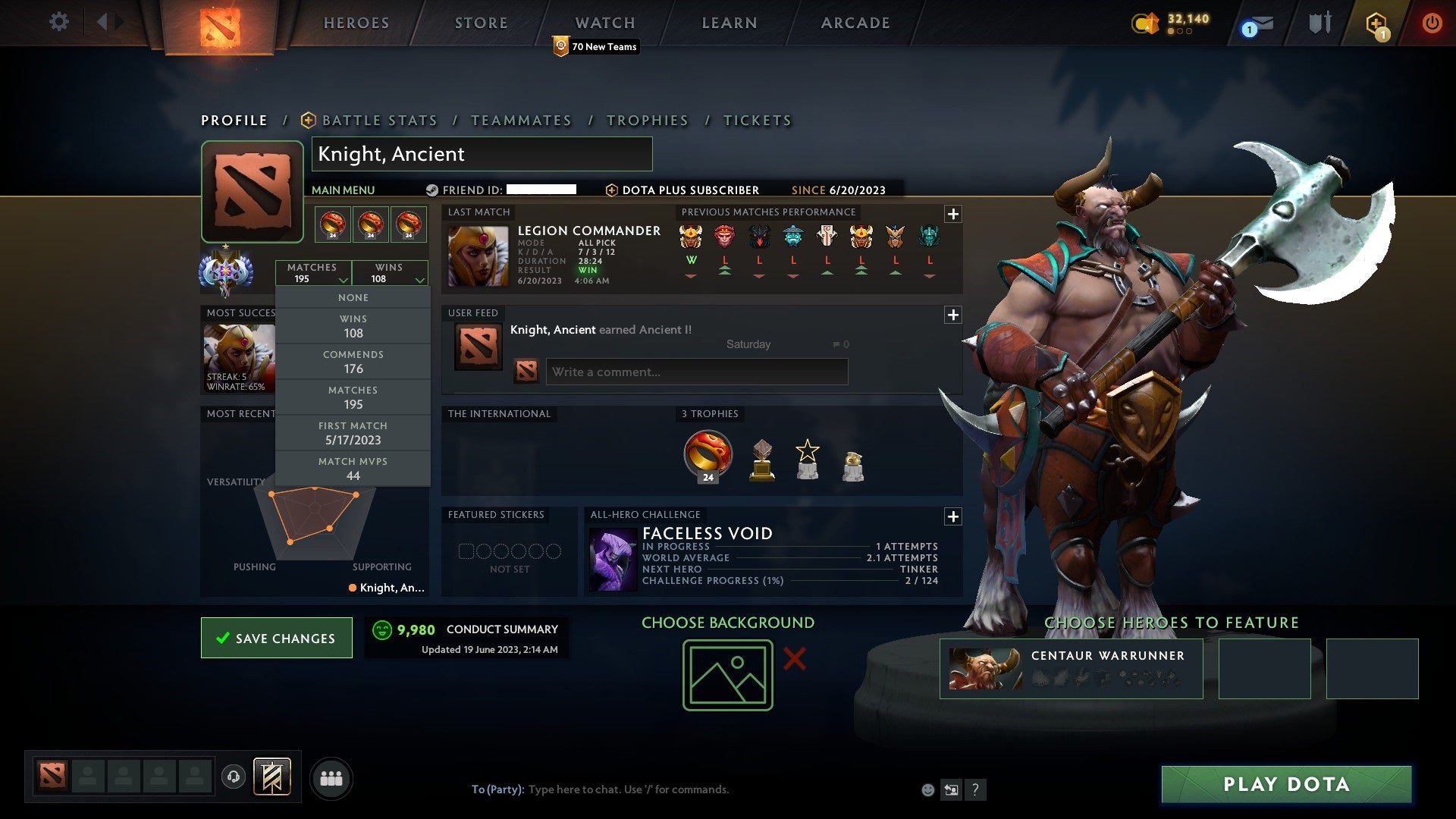Click the voice chat headset icon
The image size is (1456, 819).
[x=232, y=777]
